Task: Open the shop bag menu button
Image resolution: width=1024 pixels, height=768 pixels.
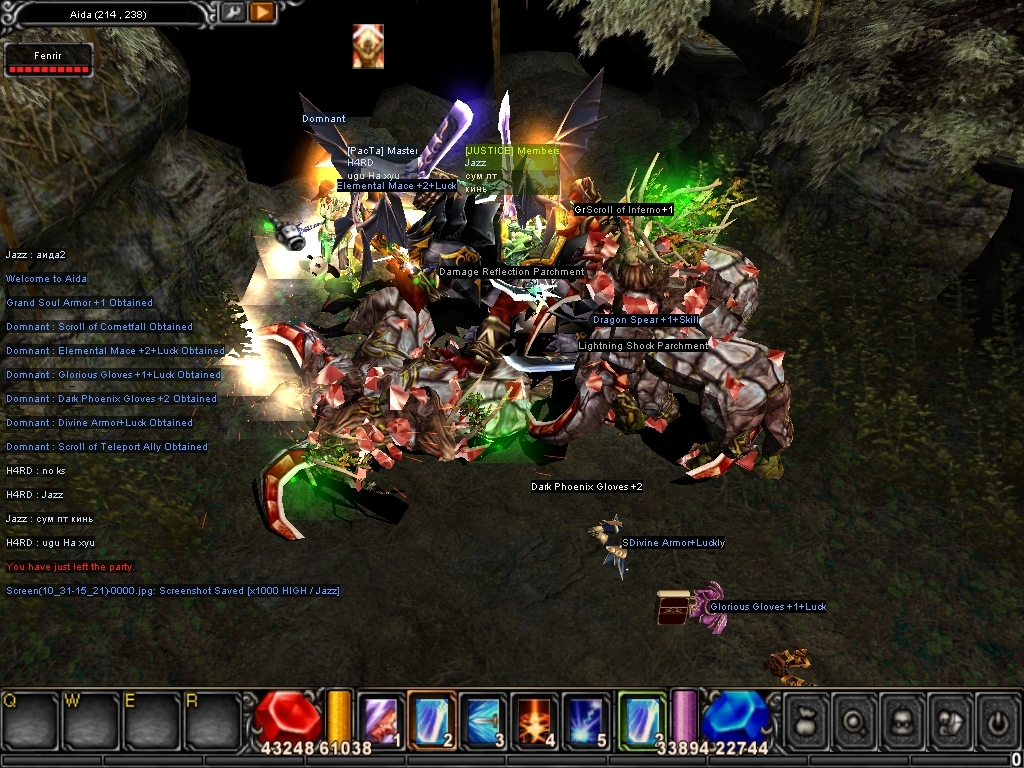Action: 808,720
